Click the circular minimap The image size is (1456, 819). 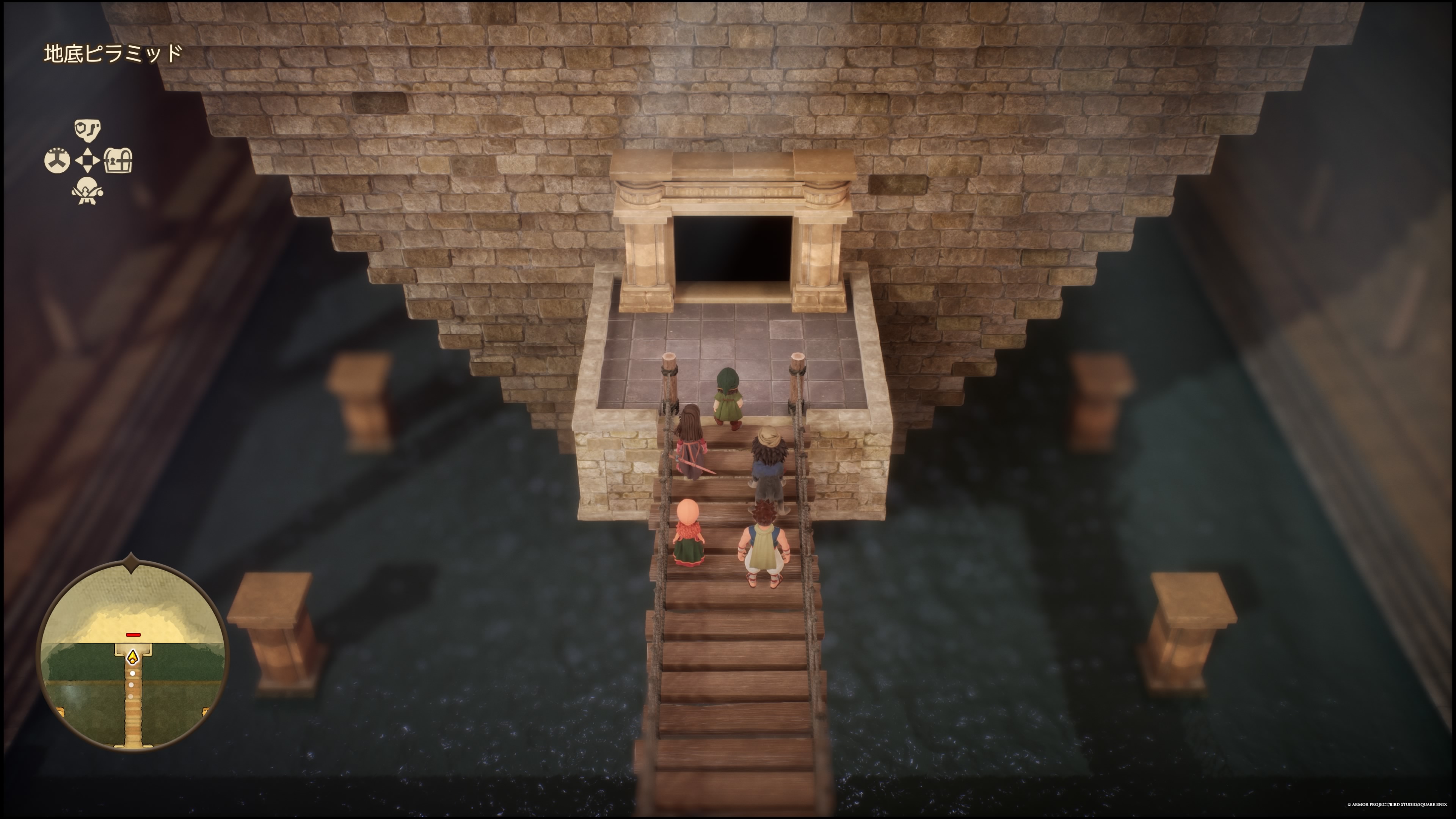132,656
